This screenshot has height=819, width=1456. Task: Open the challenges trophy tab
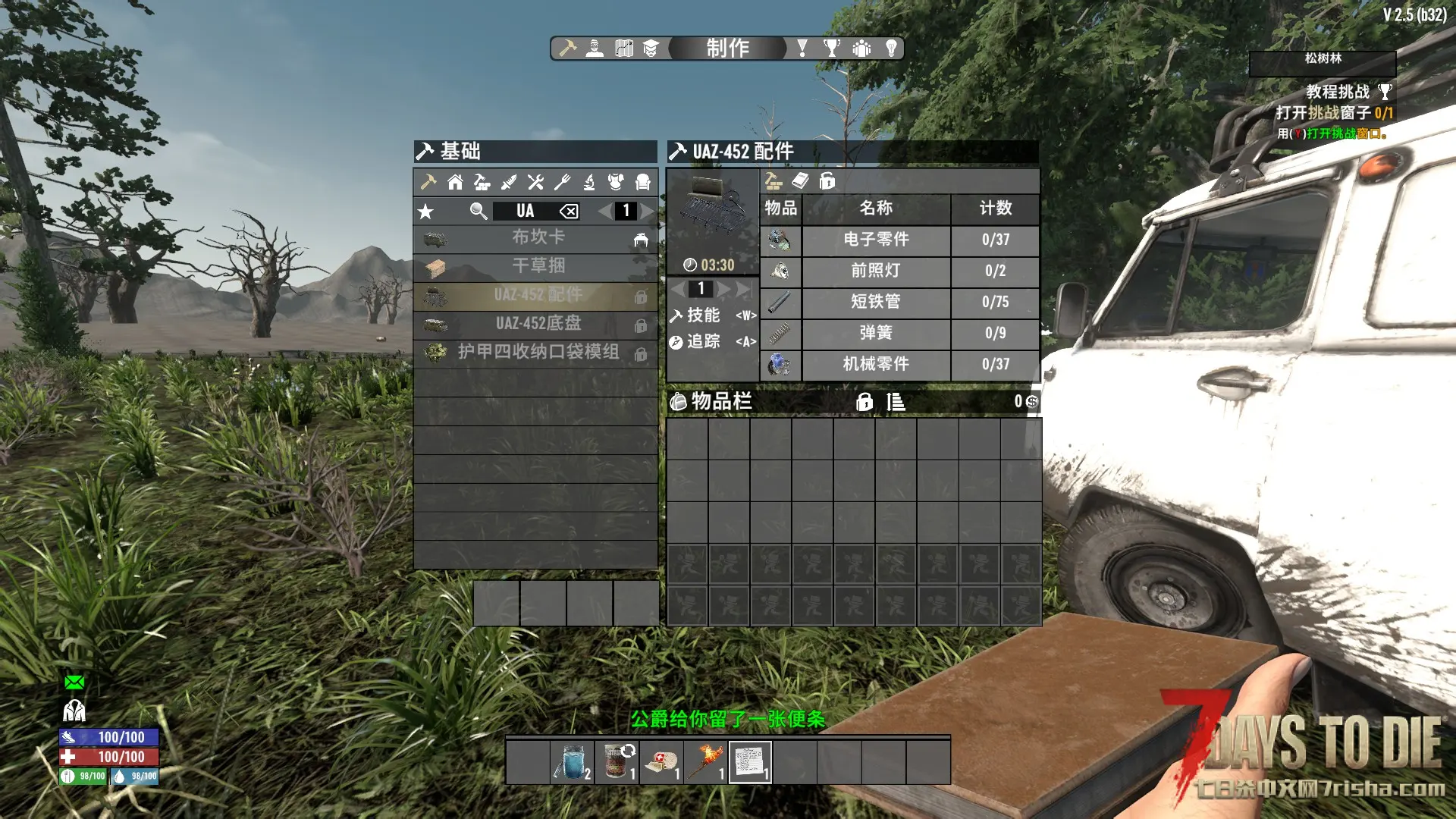[x=832, y=49]
